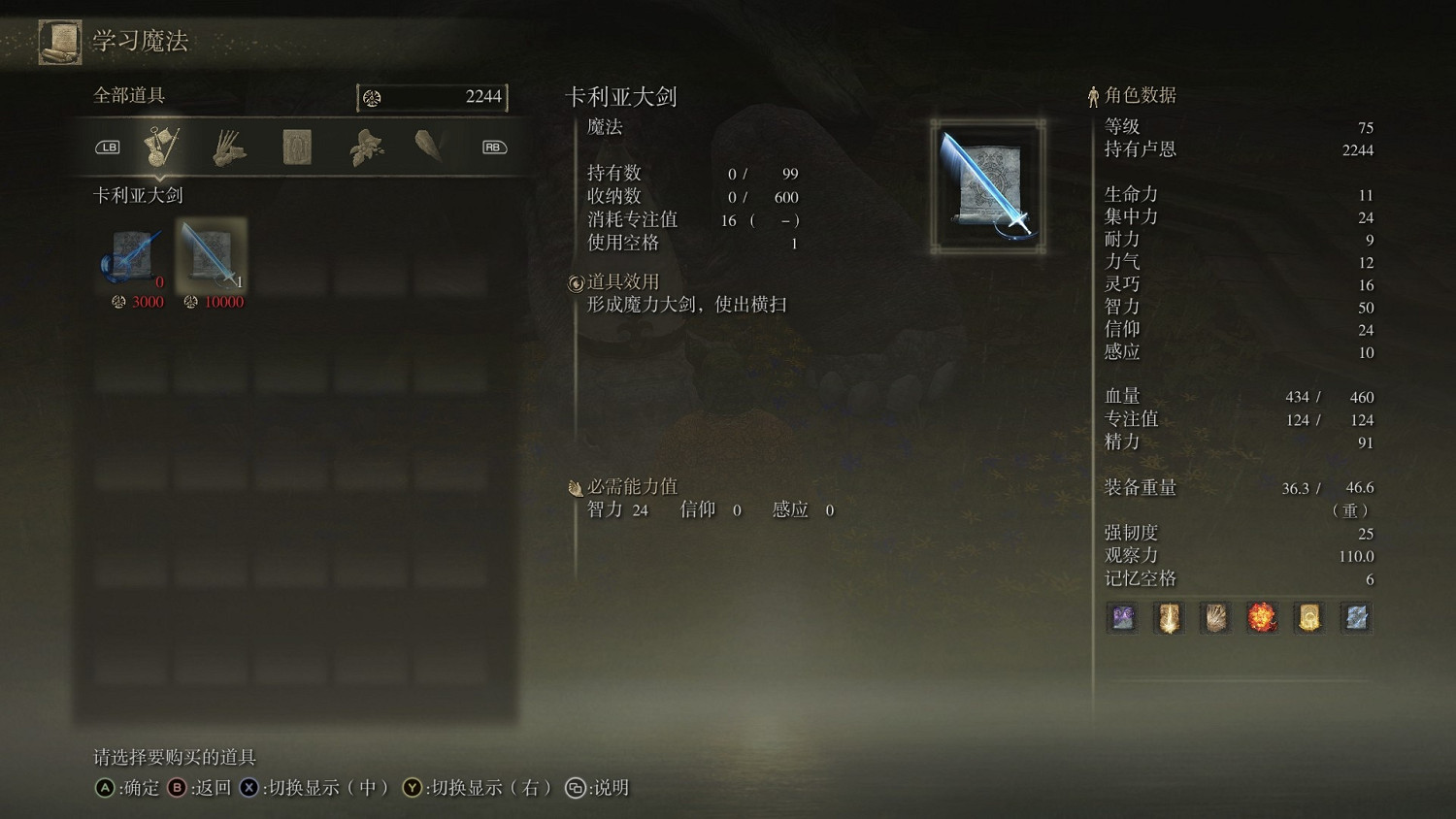Click the fire defense status icon
1456x819 pixels.
[x=1264, y=618]
